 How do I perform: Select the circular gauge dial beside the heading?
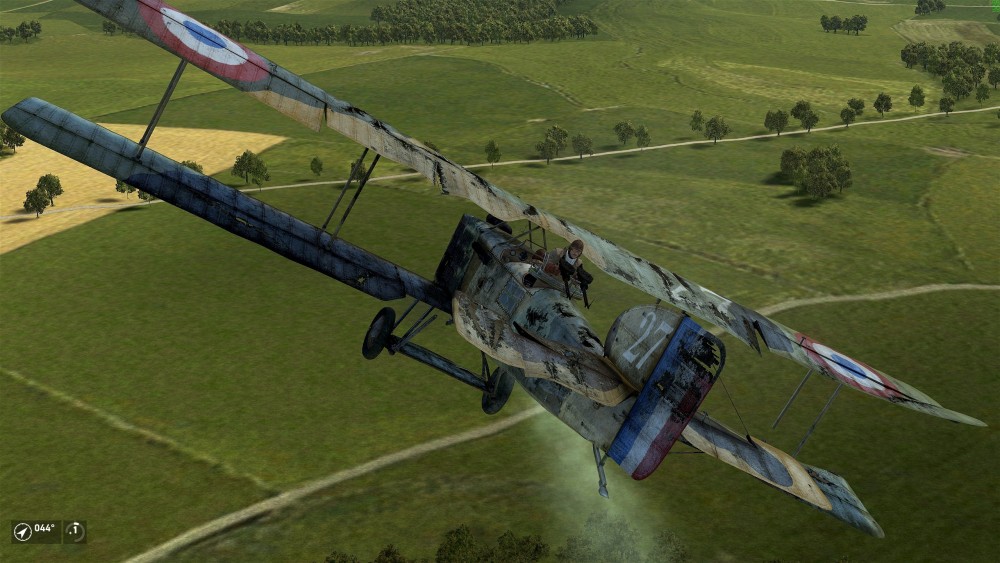point(75,530)
